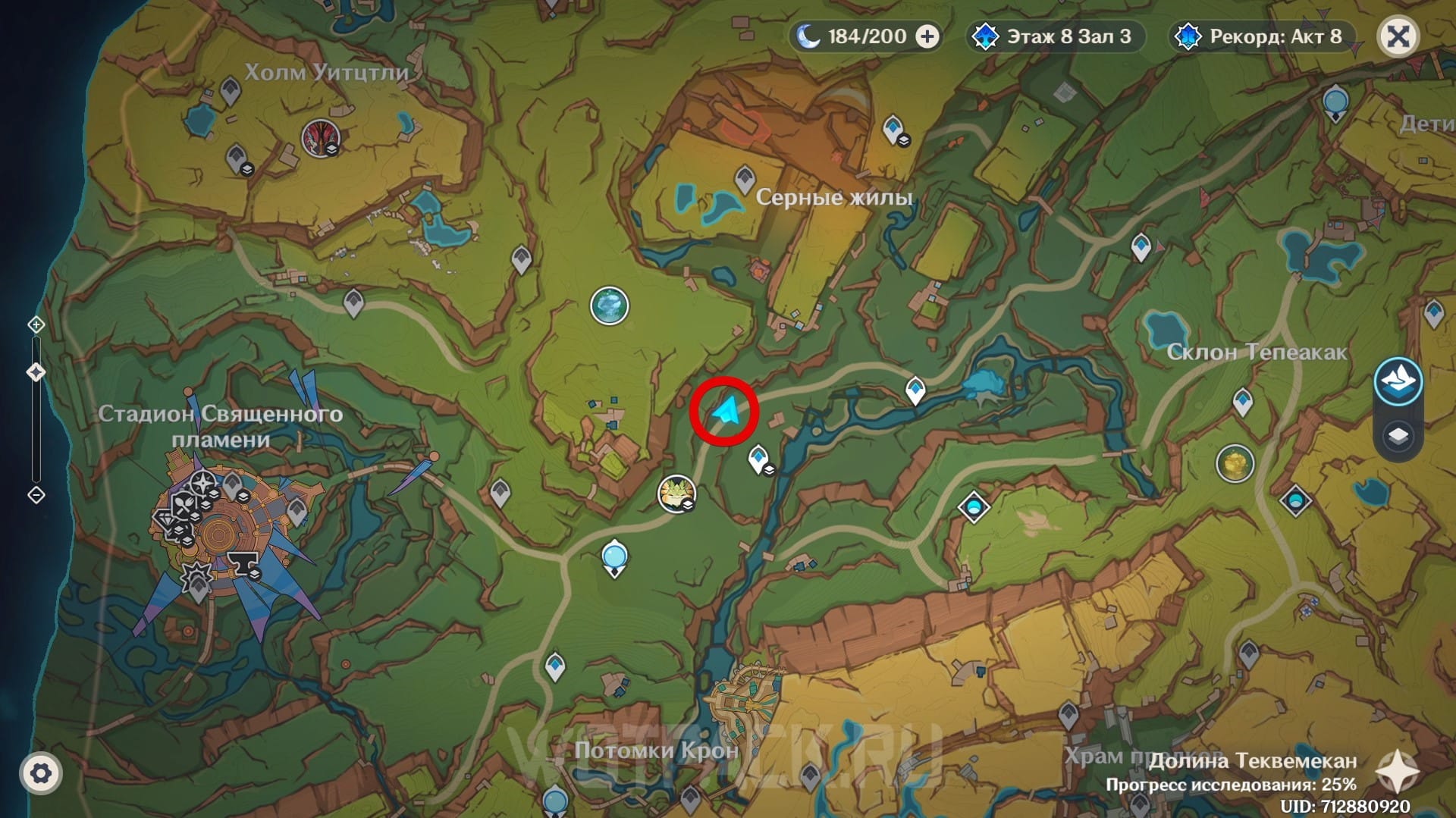
Task: Select the waypoint beside Серные жилы label
Action: [744, 179]
